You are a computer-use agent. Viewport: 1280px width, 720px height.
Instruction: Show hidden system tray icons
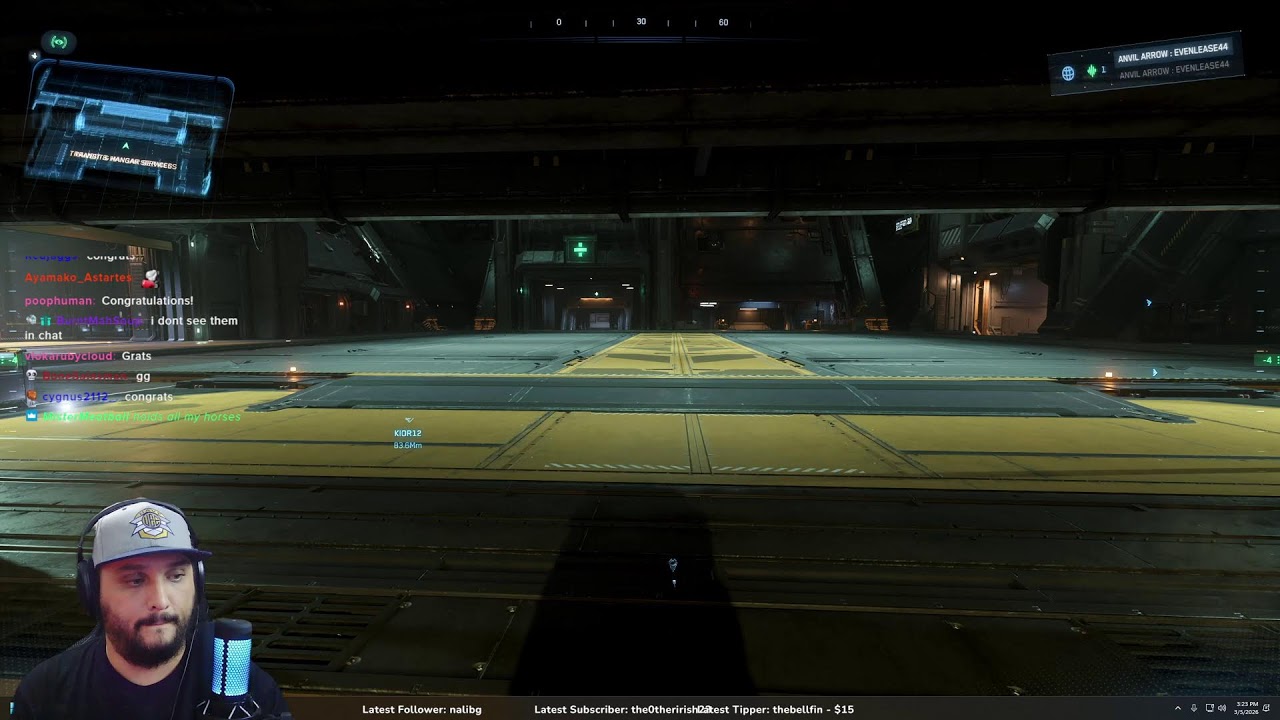[x=1177, y=709]
